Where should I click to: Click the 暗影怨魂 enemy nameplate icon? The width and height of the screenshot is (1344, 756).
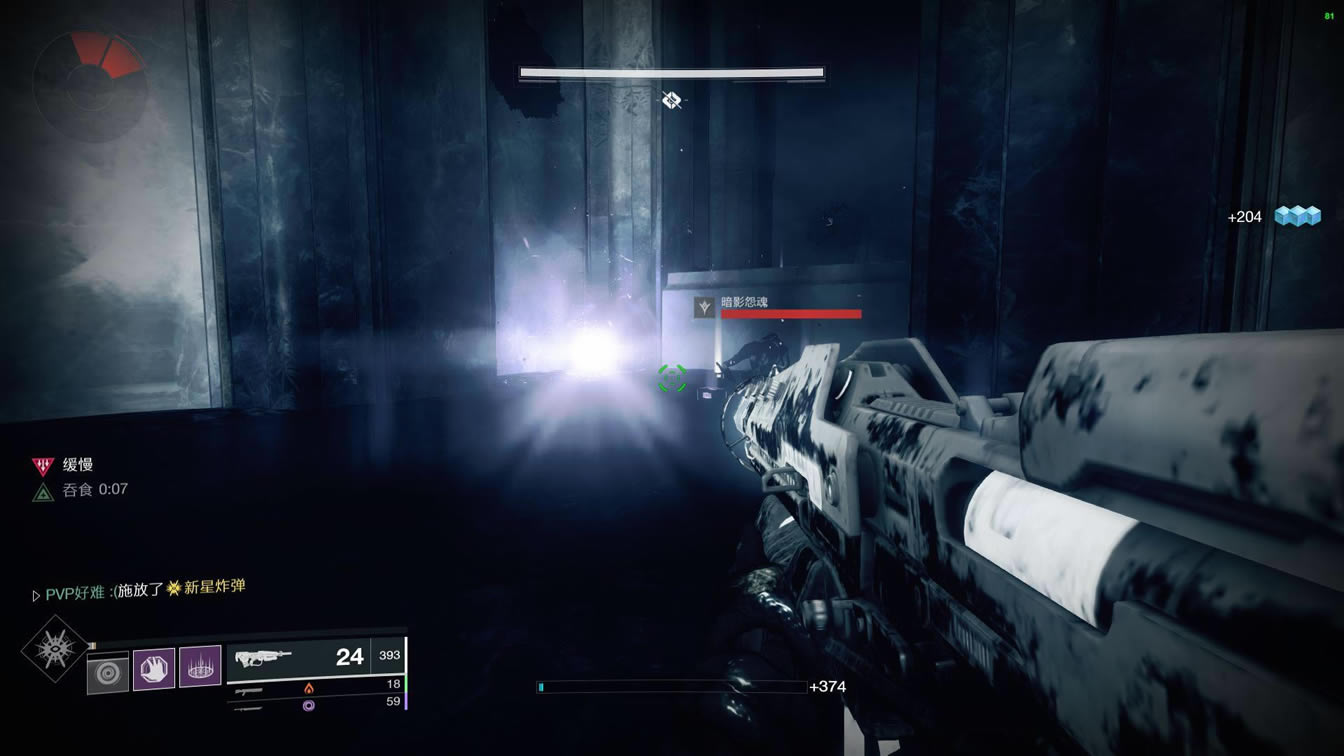click(x=706, y=307)
